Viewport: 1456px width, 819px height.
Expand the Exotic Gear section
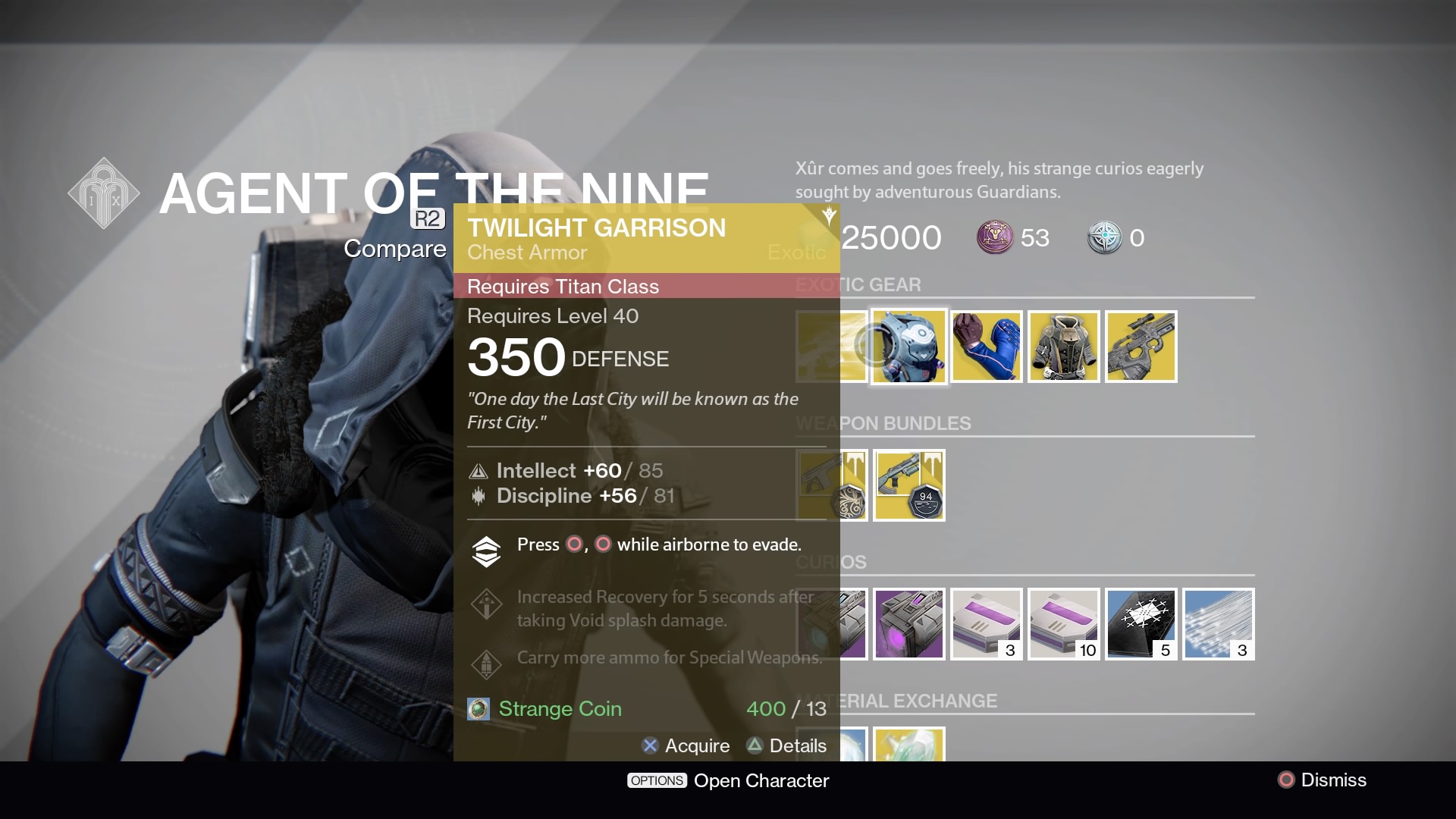point(858,284)
